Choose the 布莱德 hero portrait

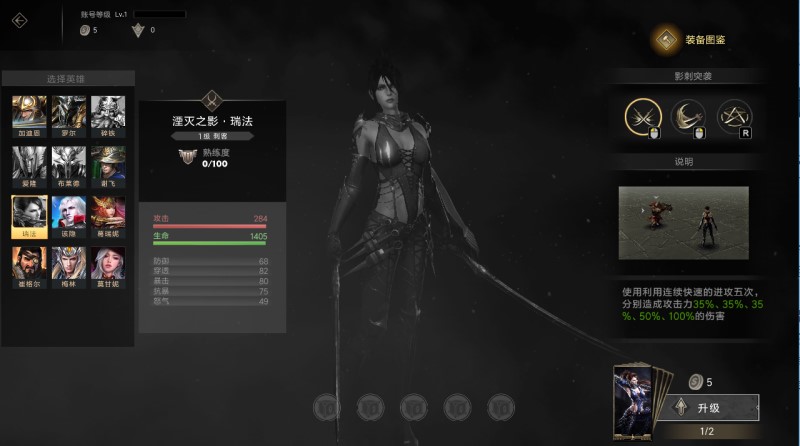pos(69,163)
